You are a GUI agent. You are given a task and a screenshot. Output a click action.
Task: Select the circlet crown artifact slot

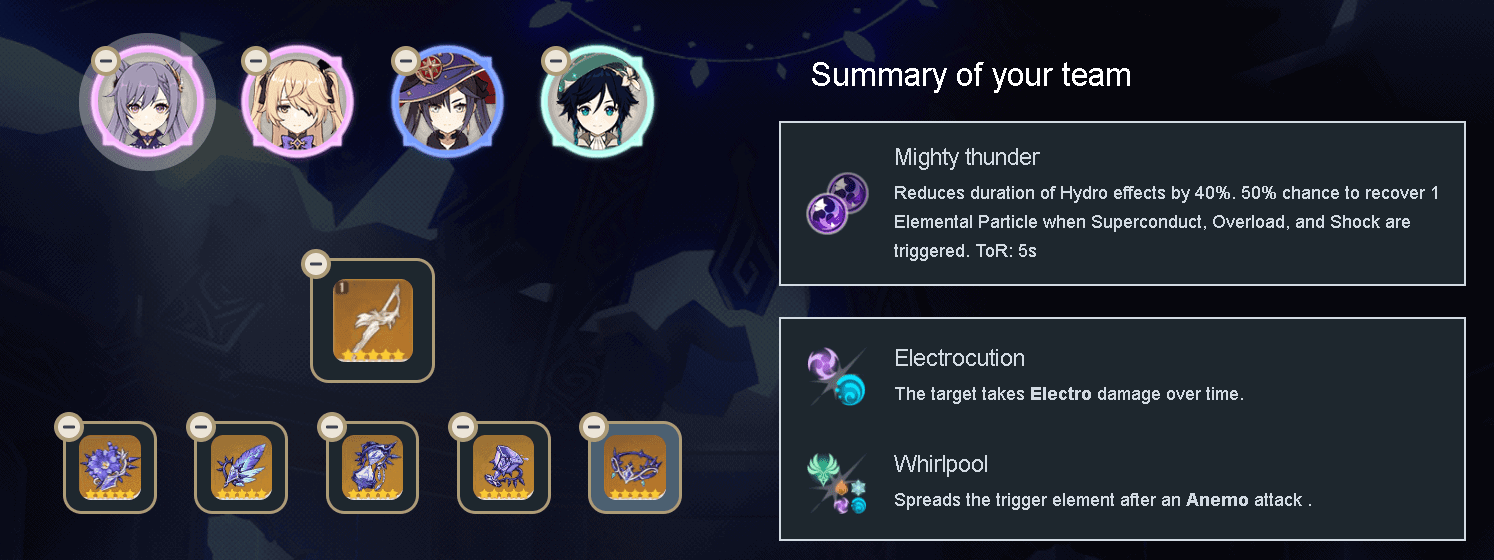pos(635,468)
